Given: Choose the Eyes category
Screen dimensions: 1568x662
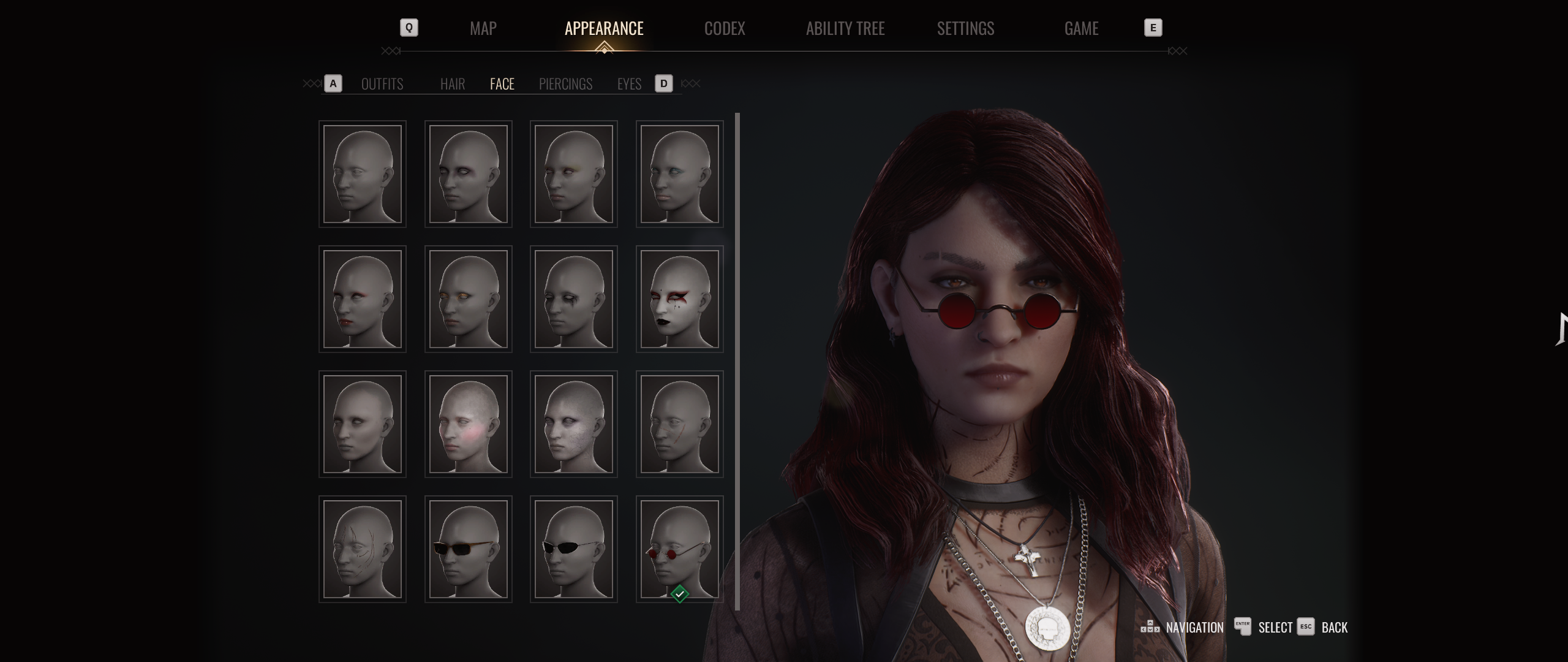Looking at the screenshot, I should pyautogui.click(x=629, y=84).
